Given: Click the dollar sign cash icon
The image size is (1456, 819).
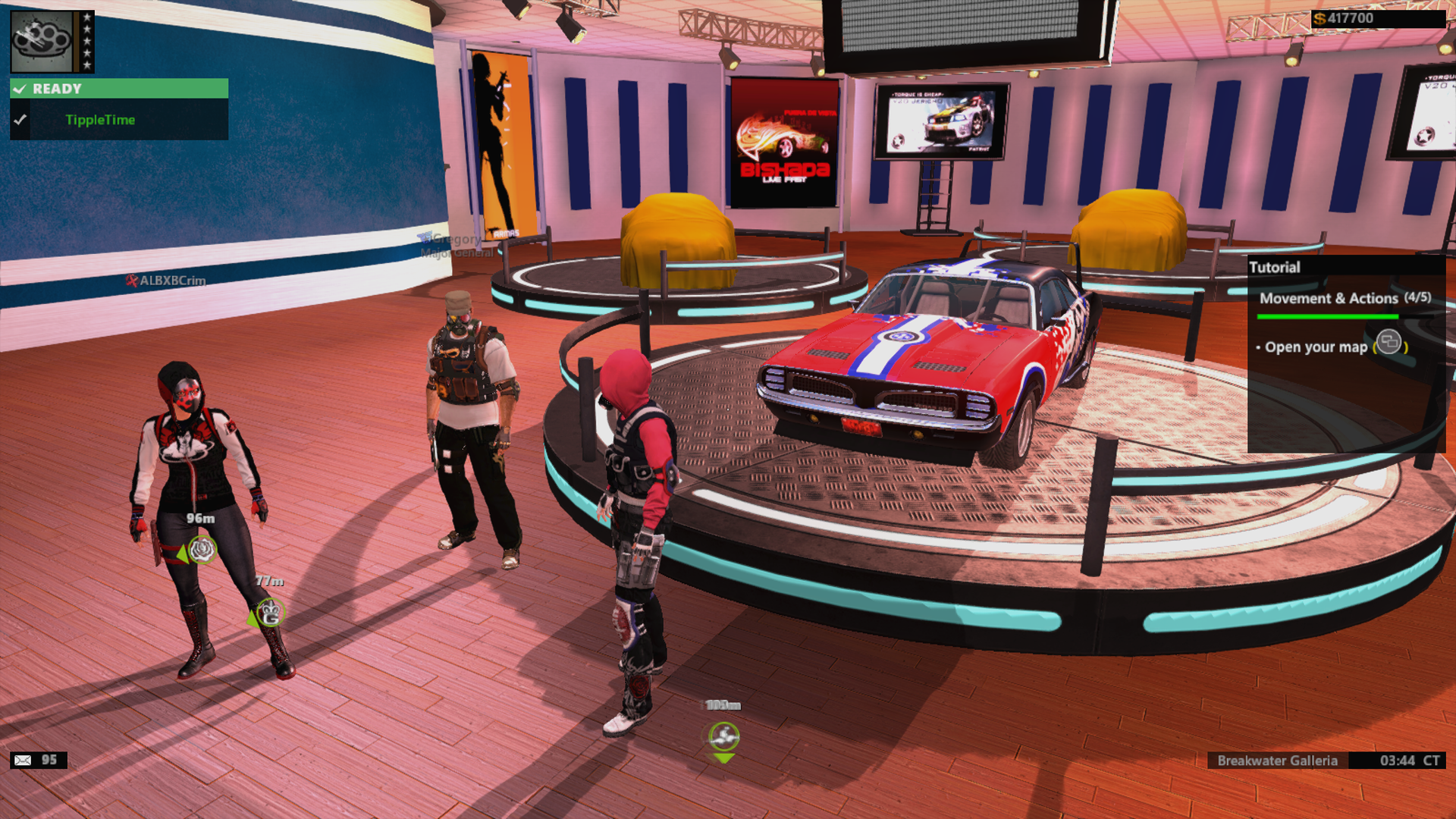Looking at the screenshot, I should (x=1319, y=17).
